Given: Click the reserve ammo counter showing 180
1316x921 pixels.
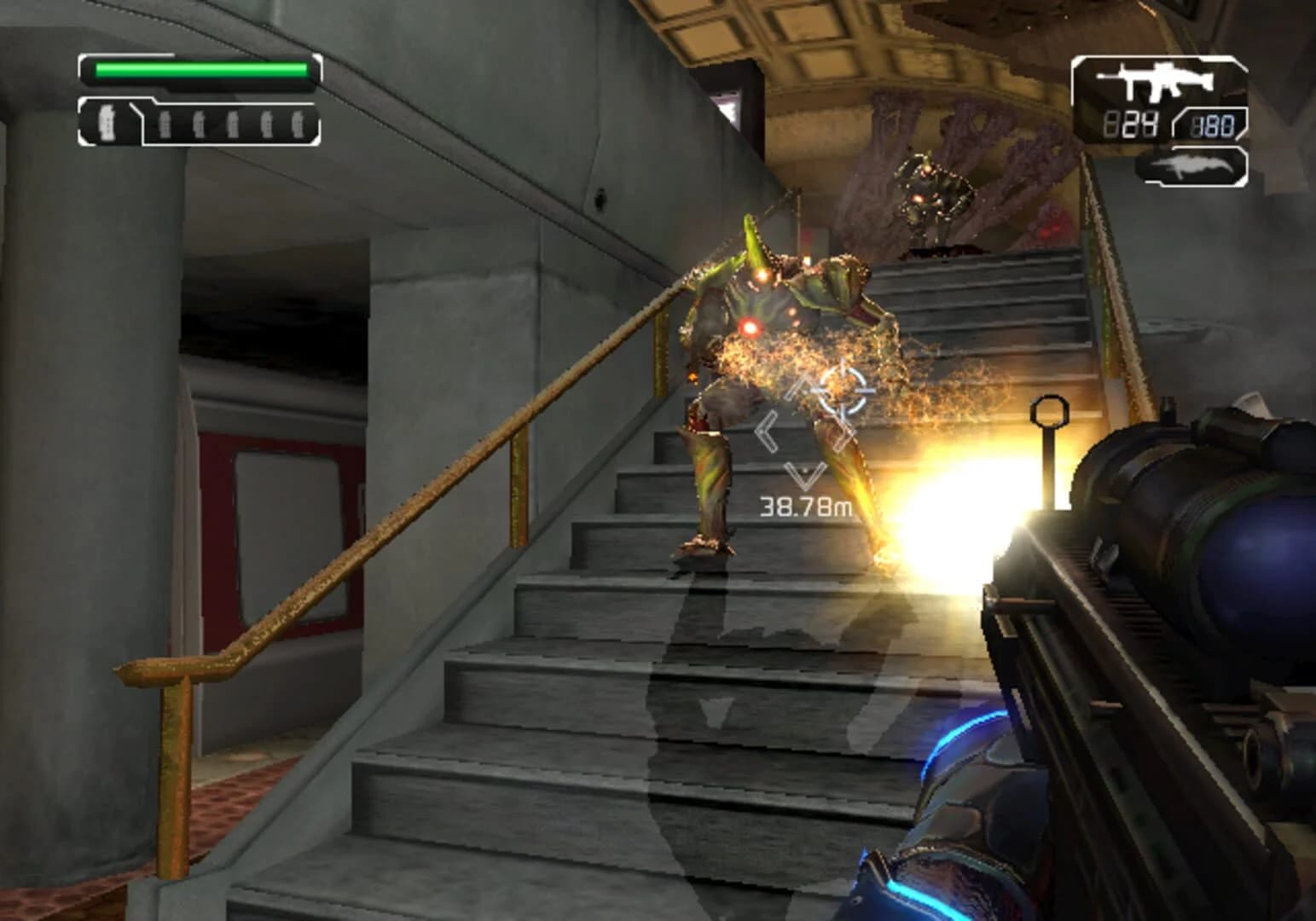Looking at the screenshot, I should tap(1214, 126).
